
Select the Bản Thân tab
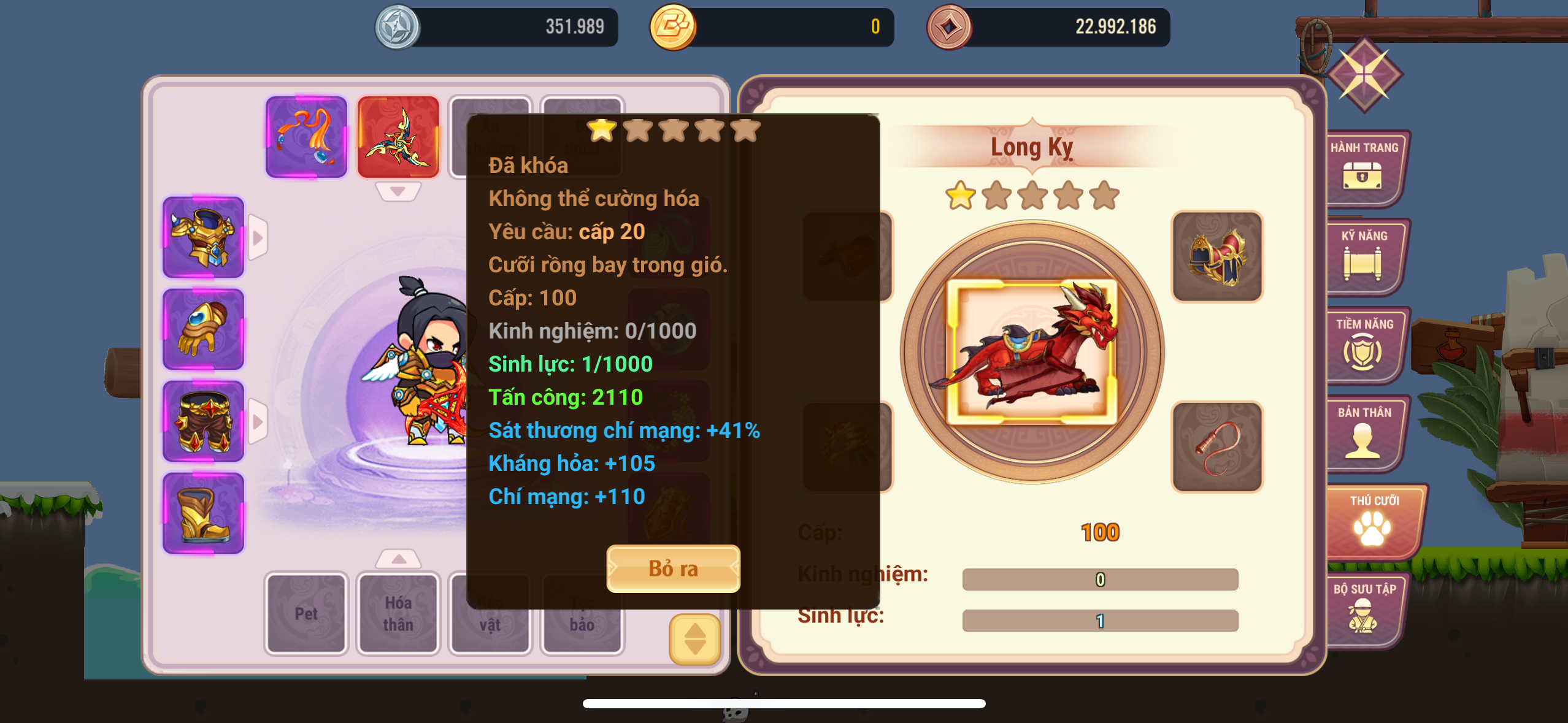click(x=1364, y=432)
